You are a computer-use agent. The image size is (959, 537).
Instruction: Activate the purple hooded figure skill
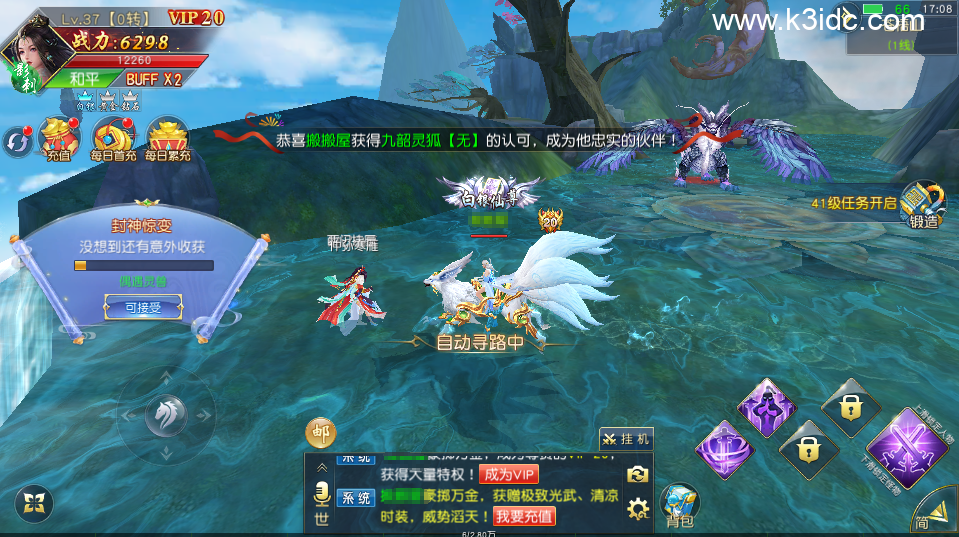tap(766, 406)
